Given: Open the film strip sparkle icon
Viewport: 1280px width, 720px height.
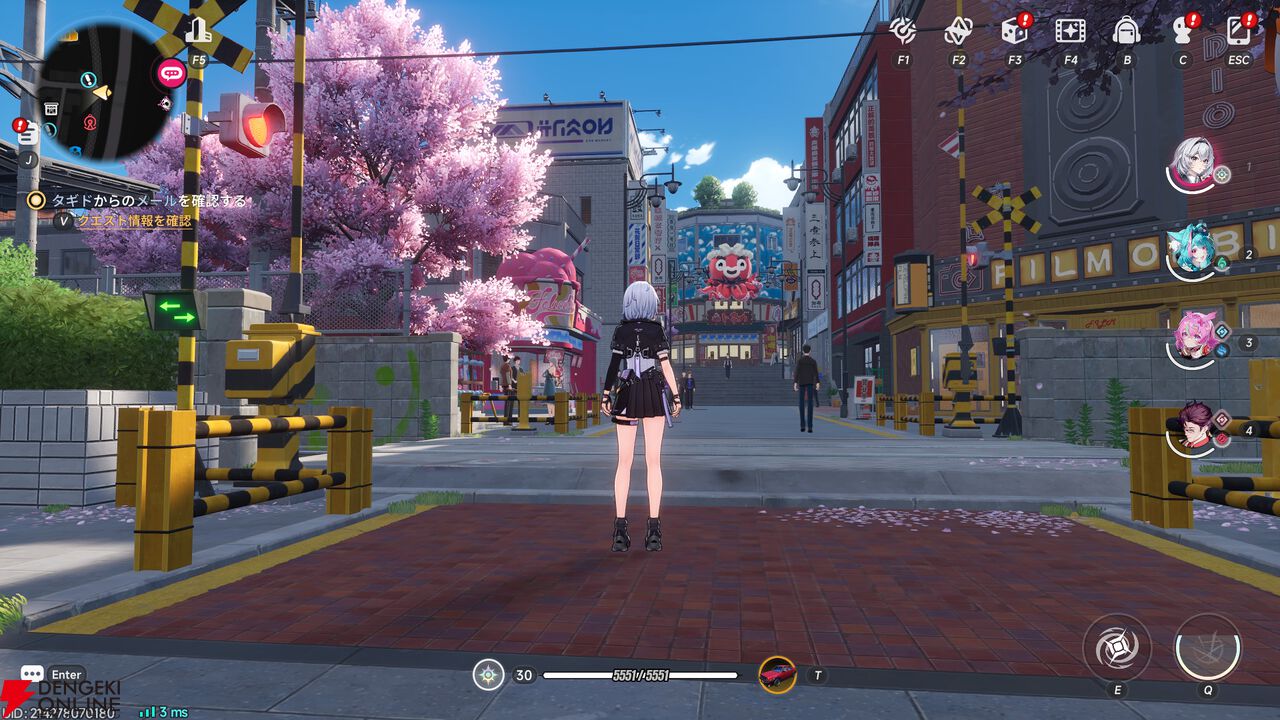Looking at the screenshot, I should tap(1070, 30).
